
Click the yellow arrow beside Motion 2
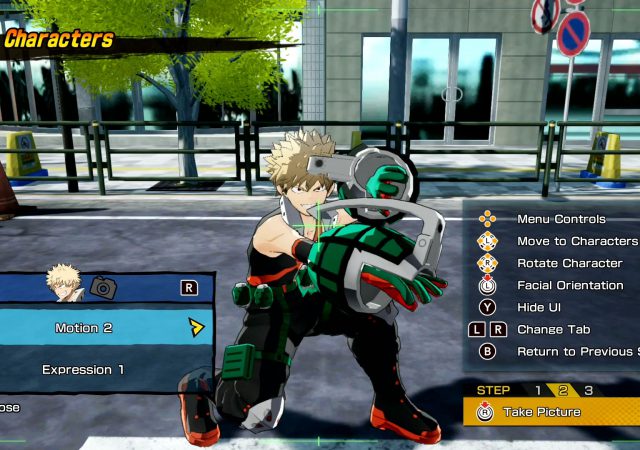[x=196, y=327]
